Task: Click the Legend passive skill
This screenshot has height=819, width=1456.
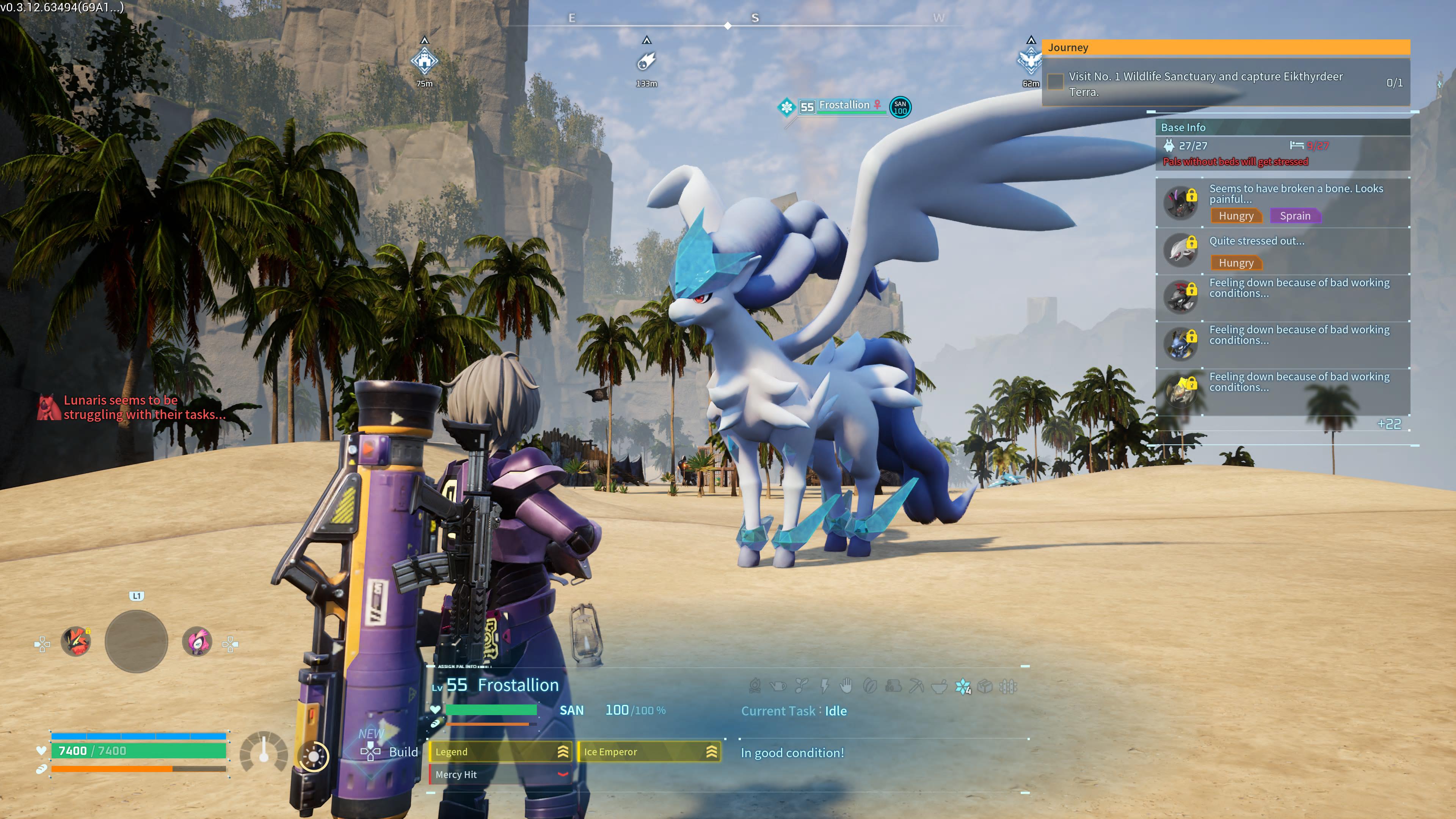Action: point(500,752)
